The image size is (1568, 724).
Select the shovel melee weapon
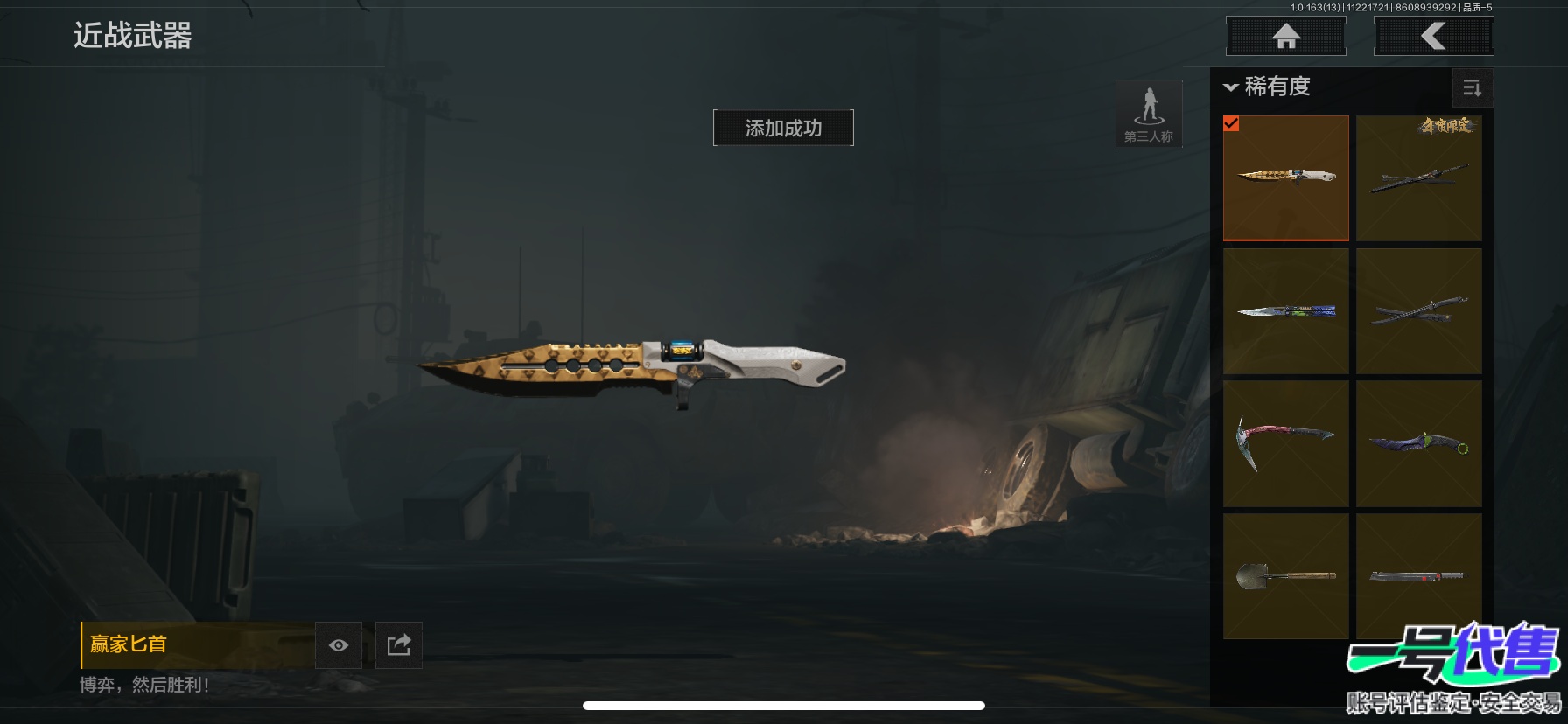pyautogui.click(x=1286, y=575)
